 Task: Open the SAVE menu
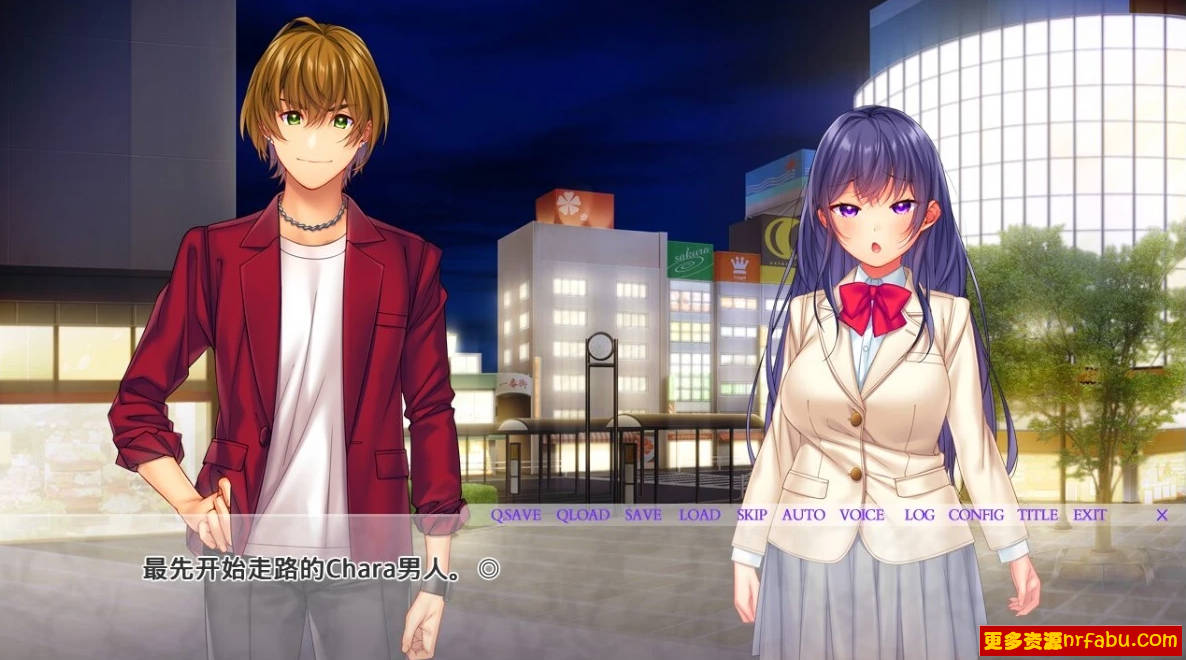pos(643,515)
